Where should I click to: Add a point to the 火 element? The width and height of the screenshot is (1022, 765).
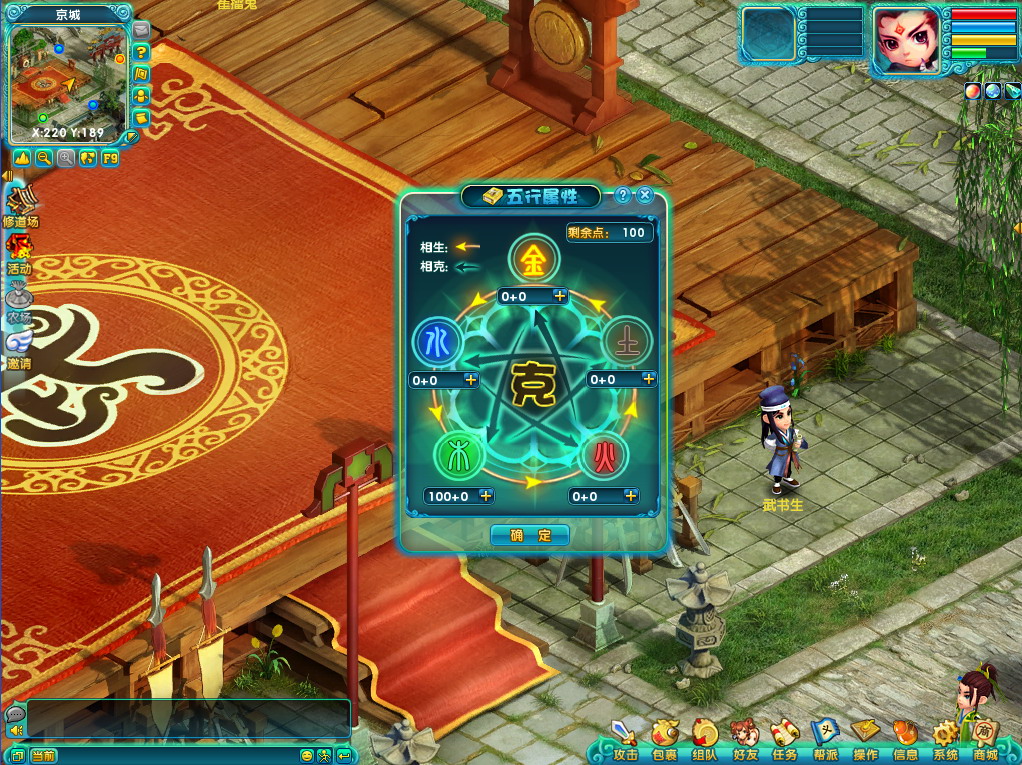coord(630,496)
